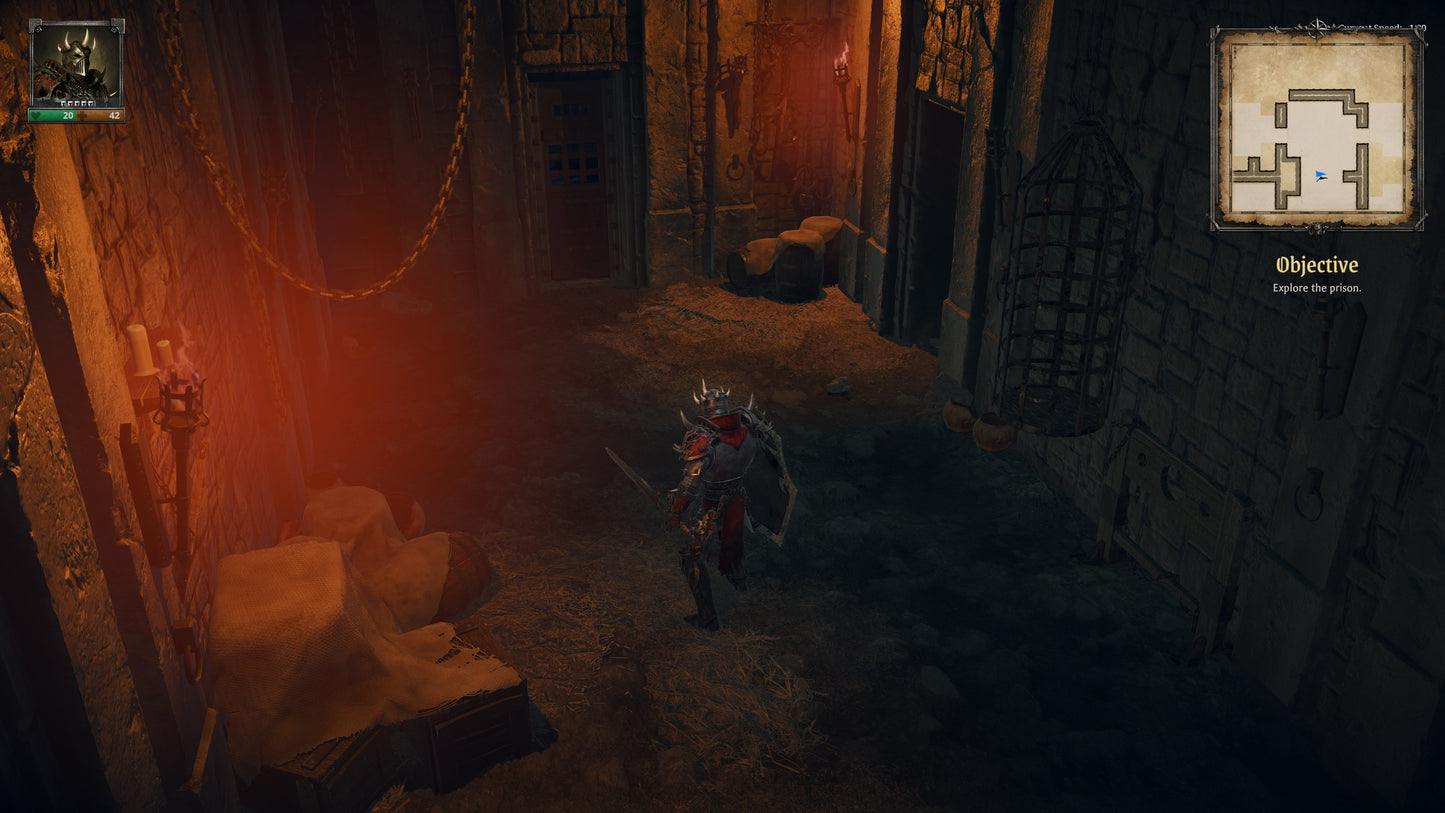Image resolution: width=1445 pixels, height=813 pixels.
Task: Click the Objective heading
Action: [x=1318, y=265]
